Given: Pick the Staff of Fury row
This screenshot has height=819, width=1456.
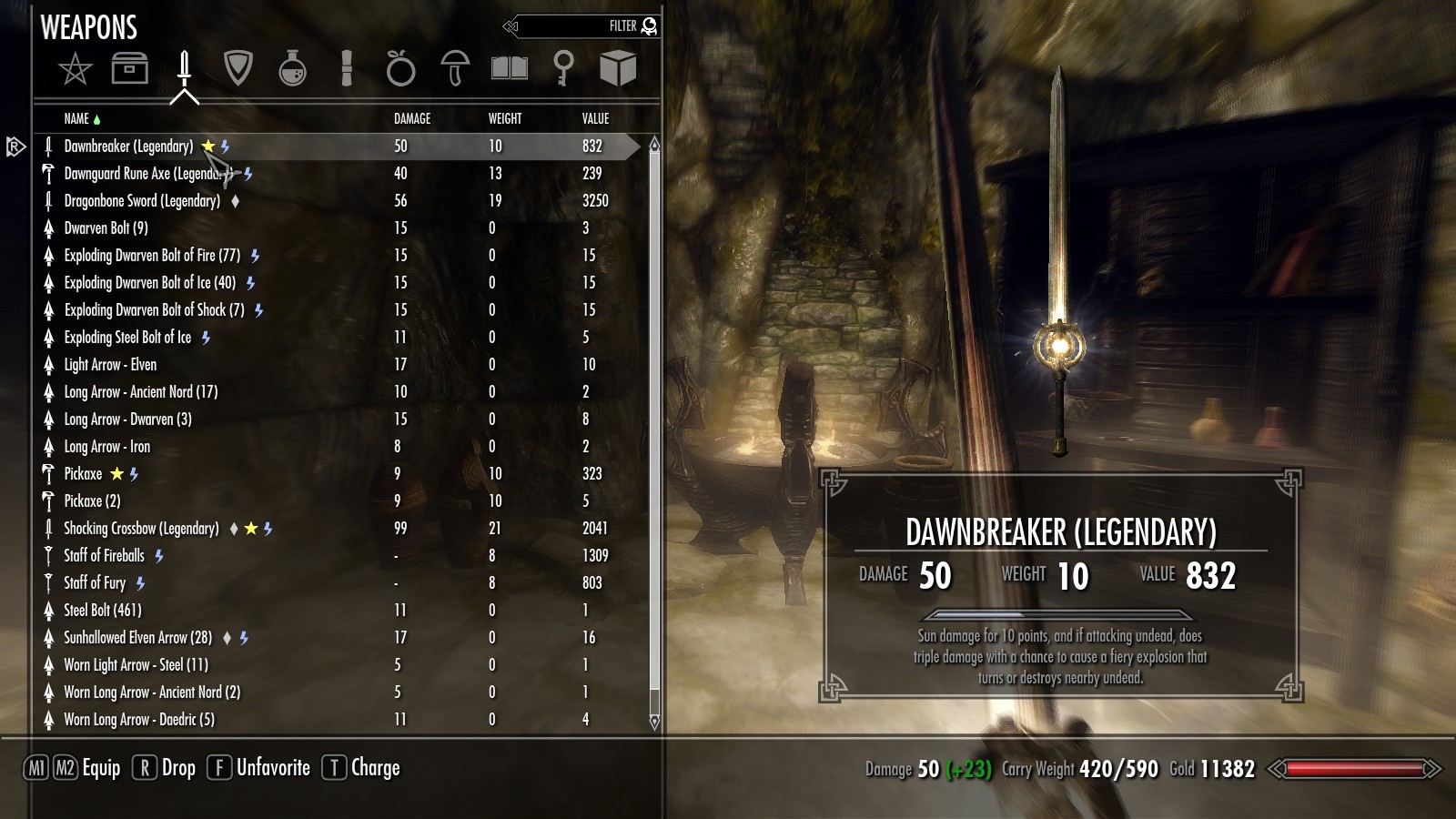Looking at the screenshot, I should pyautogui.click(x=95, y=583).
